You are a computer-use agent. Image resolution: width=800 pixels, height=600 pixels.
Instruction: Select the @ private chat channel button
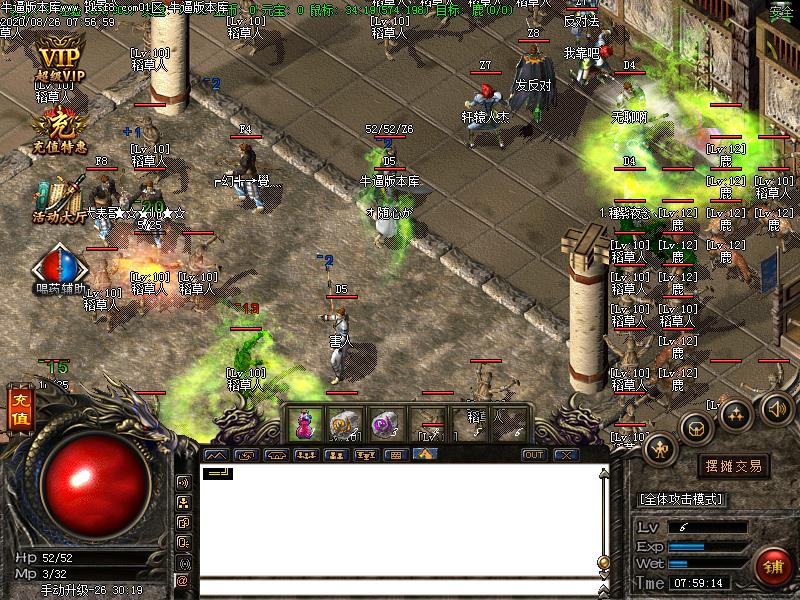(183, 580)
